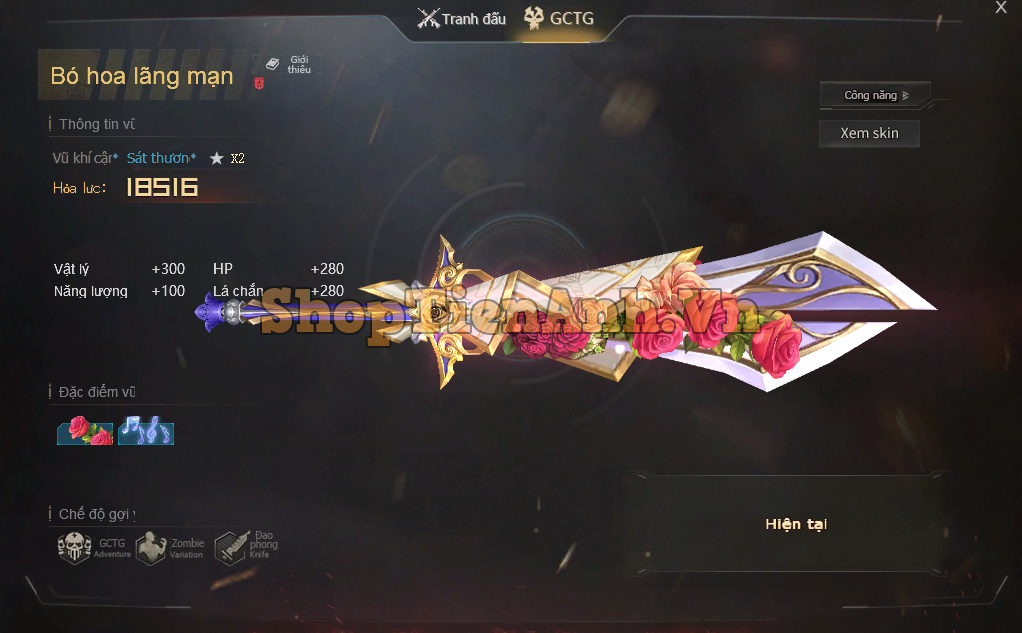Select the music notes trait icon
The height and width of the screenshot is (633, 1022).
(146, 431)
